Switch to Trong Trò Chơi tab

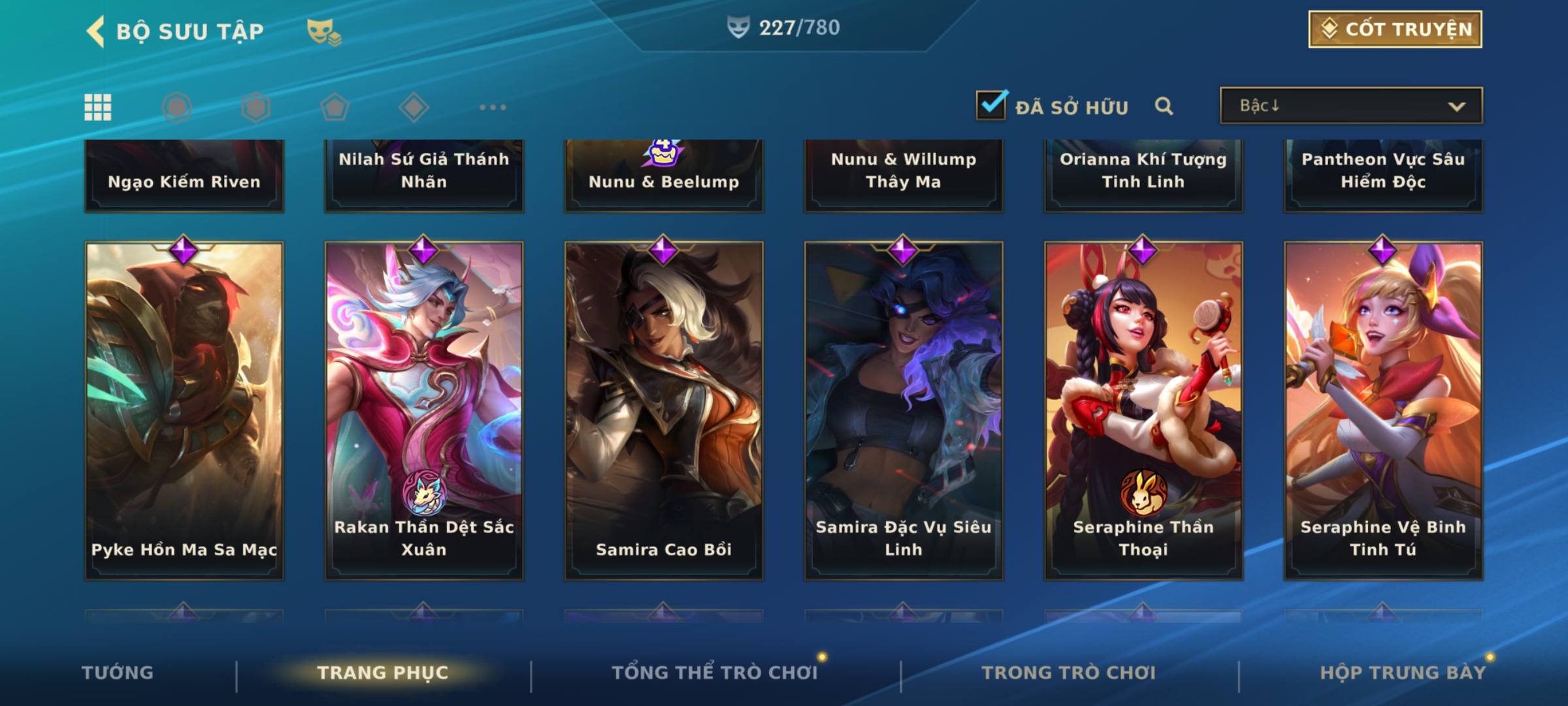1069,673
